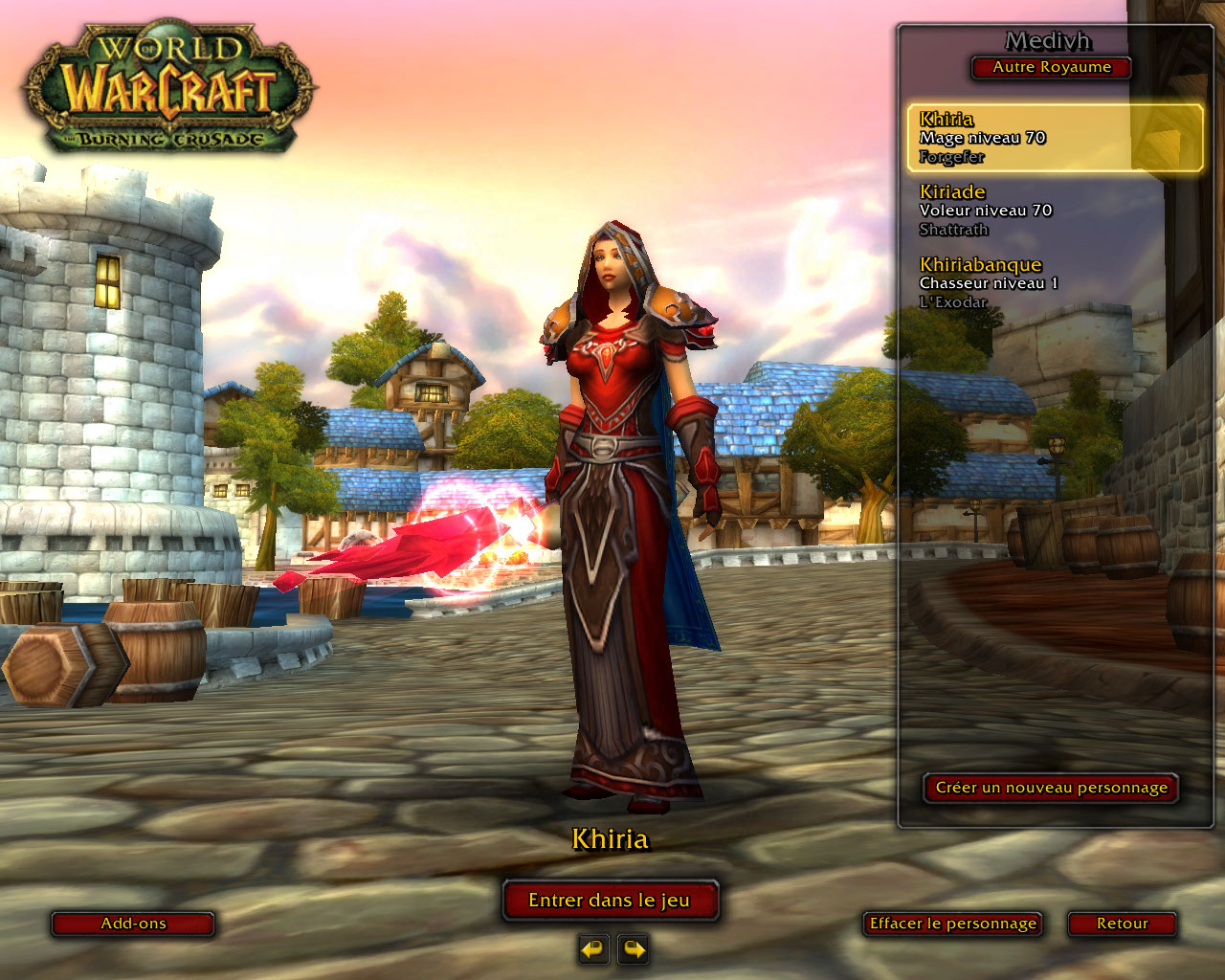Click Entrer dans le jeu

tap(610, 901)
